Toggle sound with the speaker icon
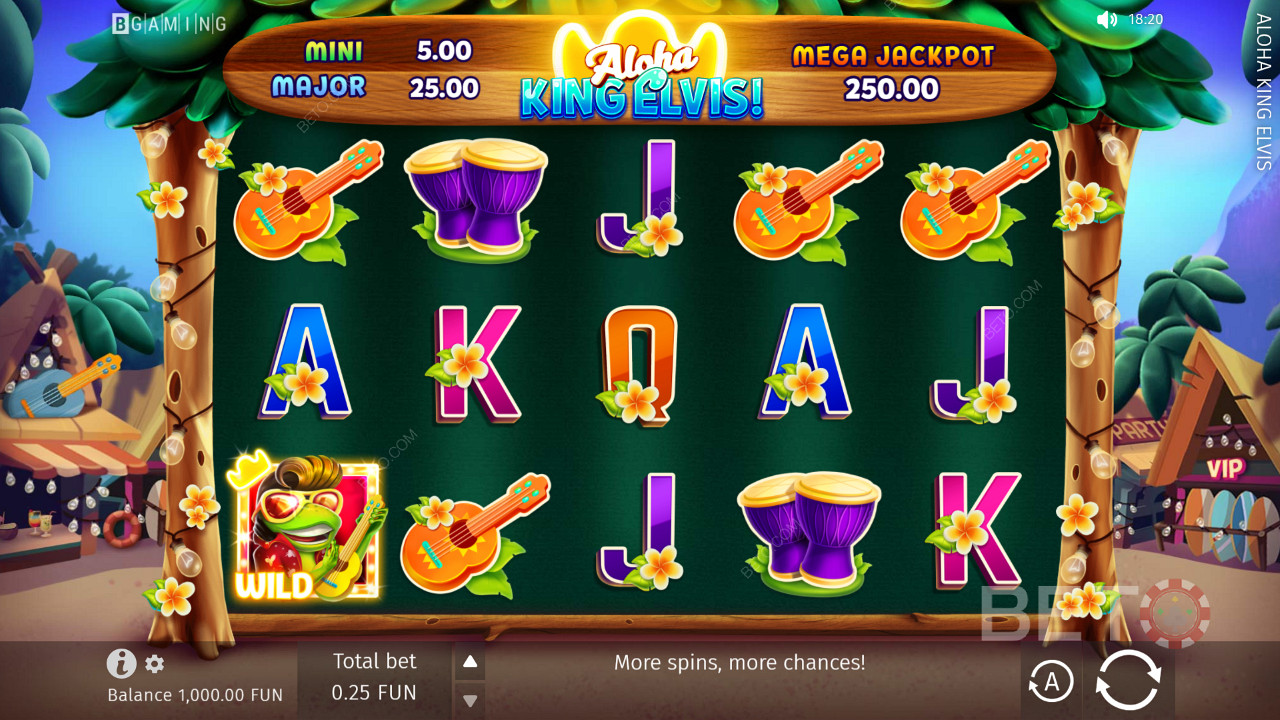The height and width of the screenshot is (720, 1280). (x=1106, y=19)
